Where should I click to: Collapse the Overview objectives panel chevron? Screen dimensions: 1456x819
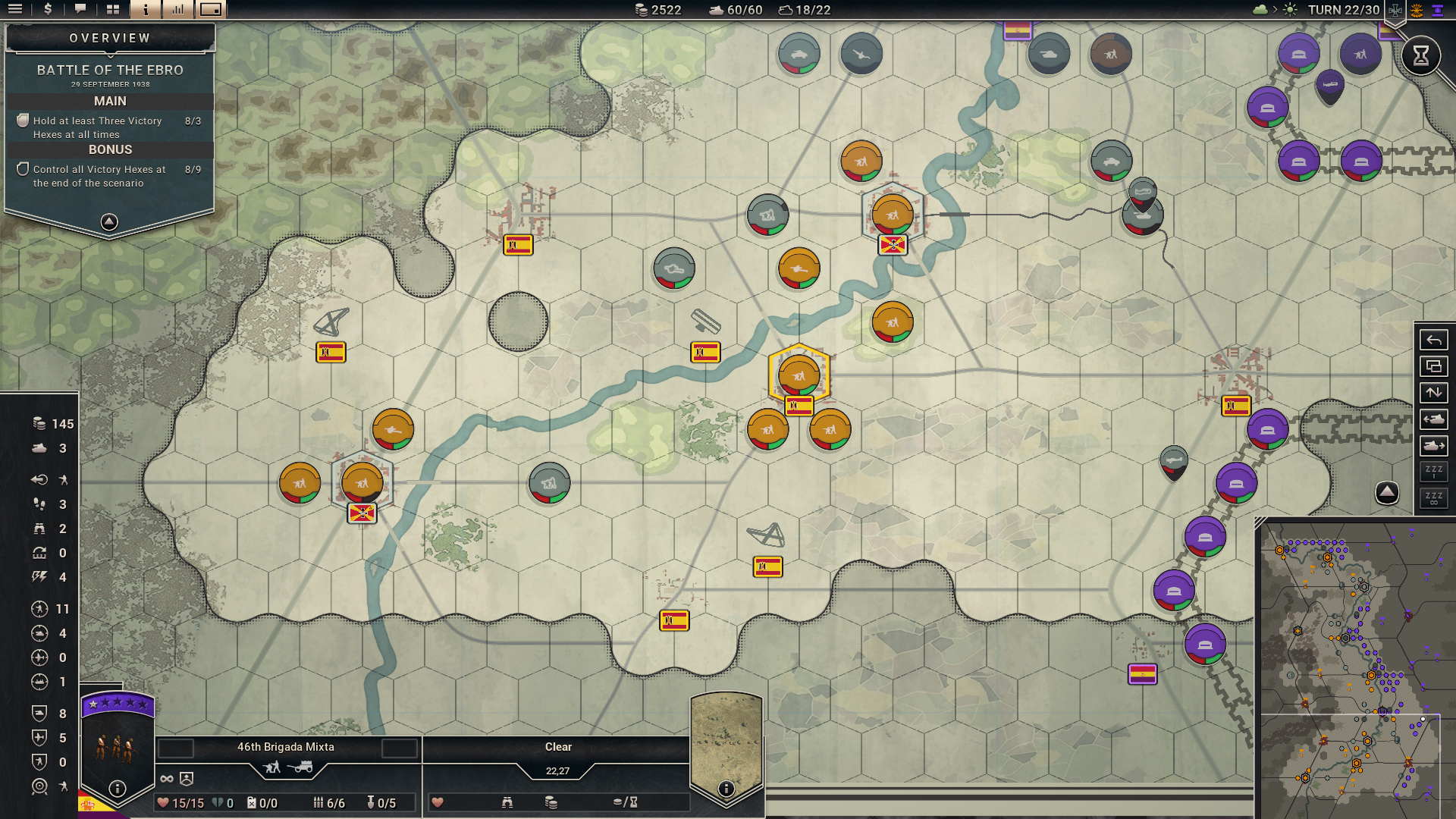(x=109, y=221)
